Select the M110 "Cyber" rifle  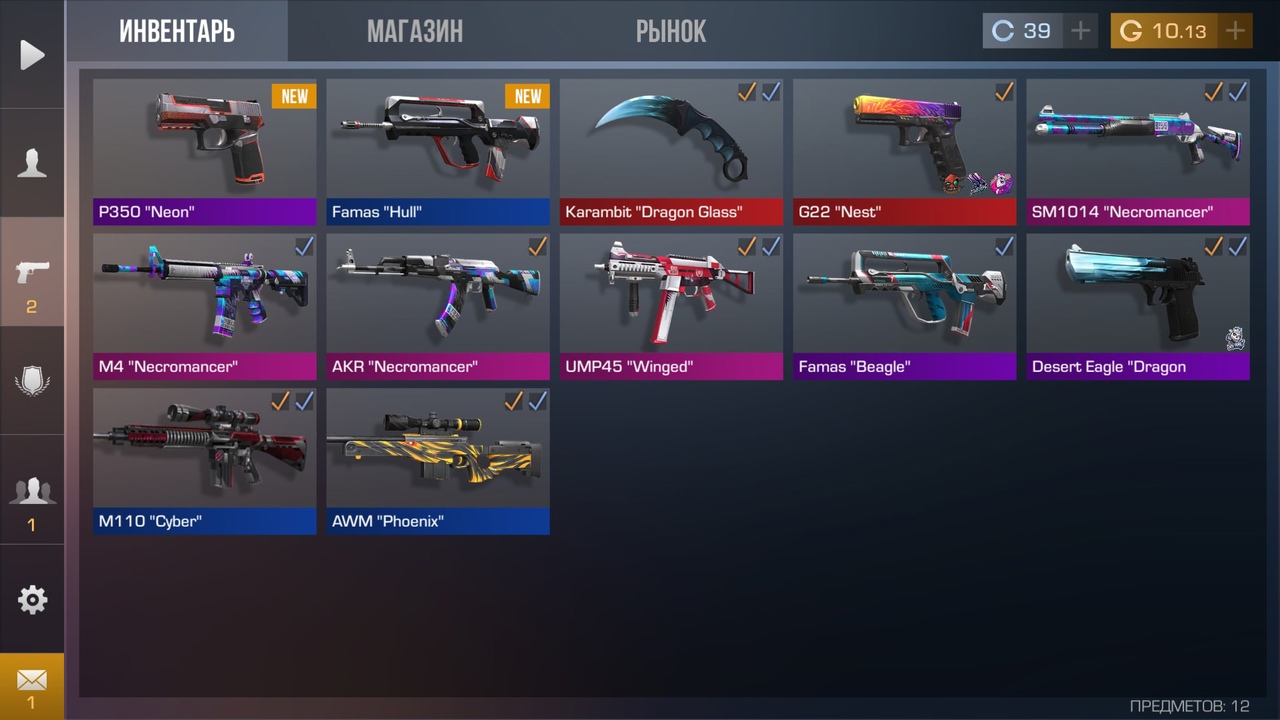(205, 461)
